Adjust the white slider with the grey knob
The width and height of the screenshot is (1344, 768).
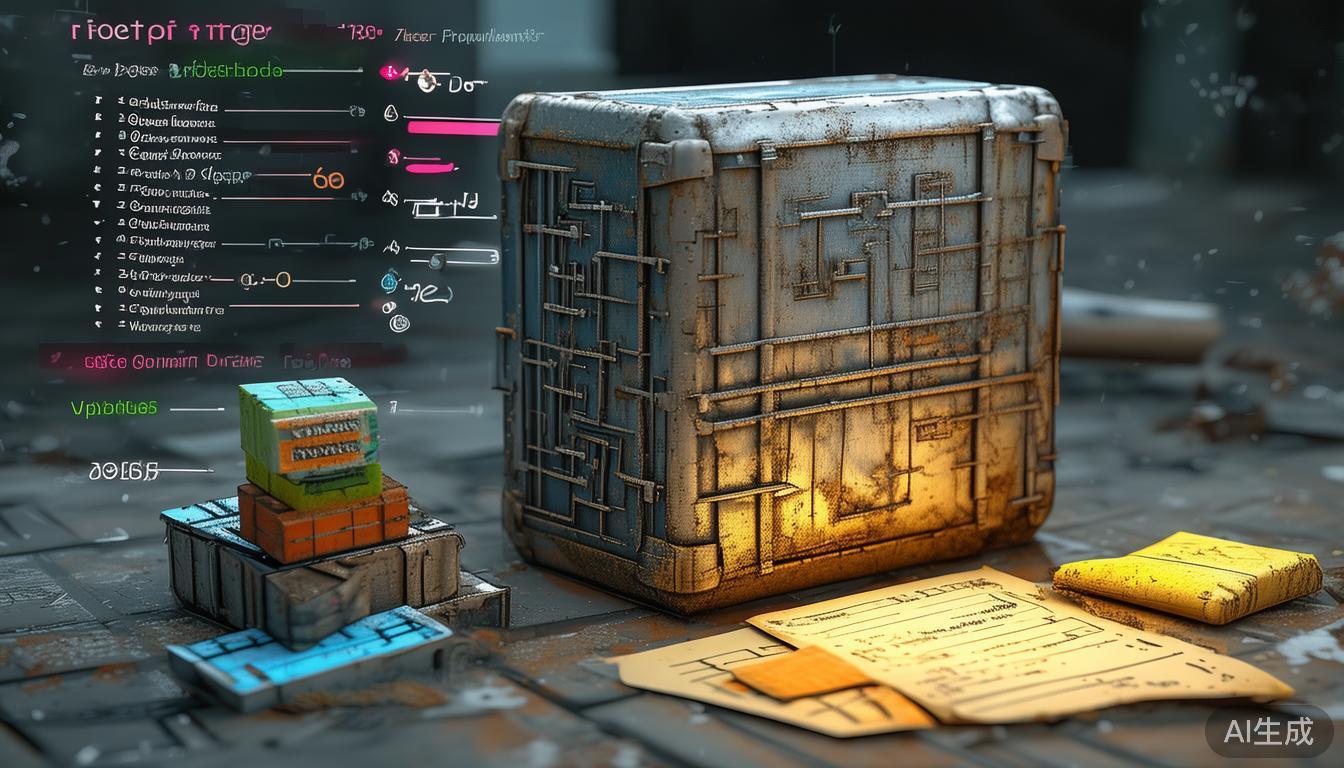click(x=436, y=260)
